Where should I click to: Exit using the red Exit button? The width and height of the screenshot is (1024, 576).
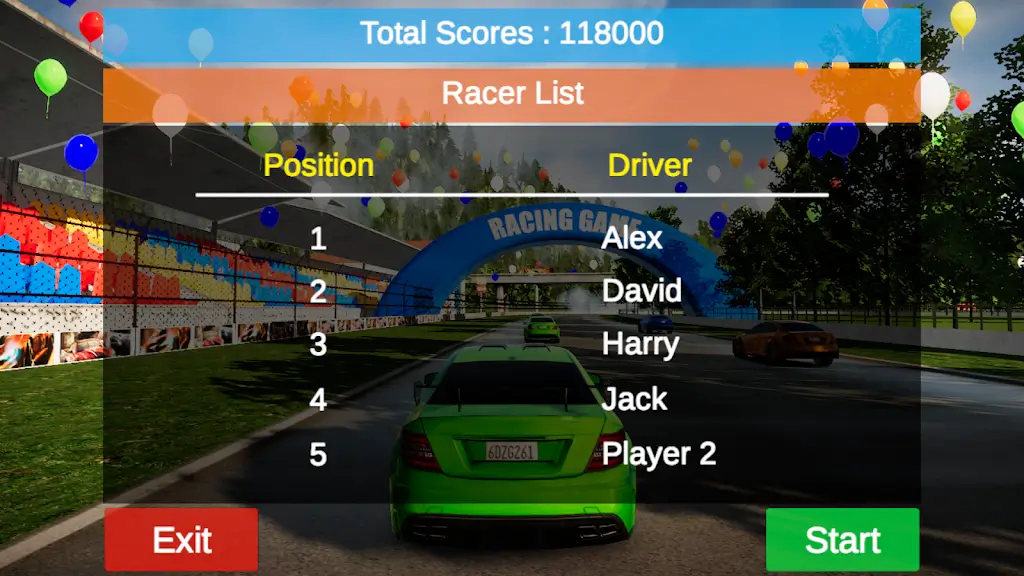(x=181, y=540)
